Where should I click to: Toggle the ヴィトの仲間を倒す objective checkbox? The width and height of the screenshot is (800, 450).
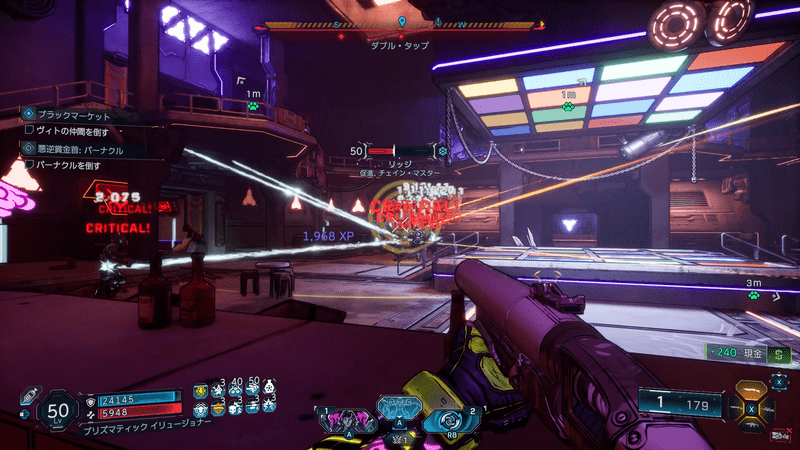coord(30,132)
